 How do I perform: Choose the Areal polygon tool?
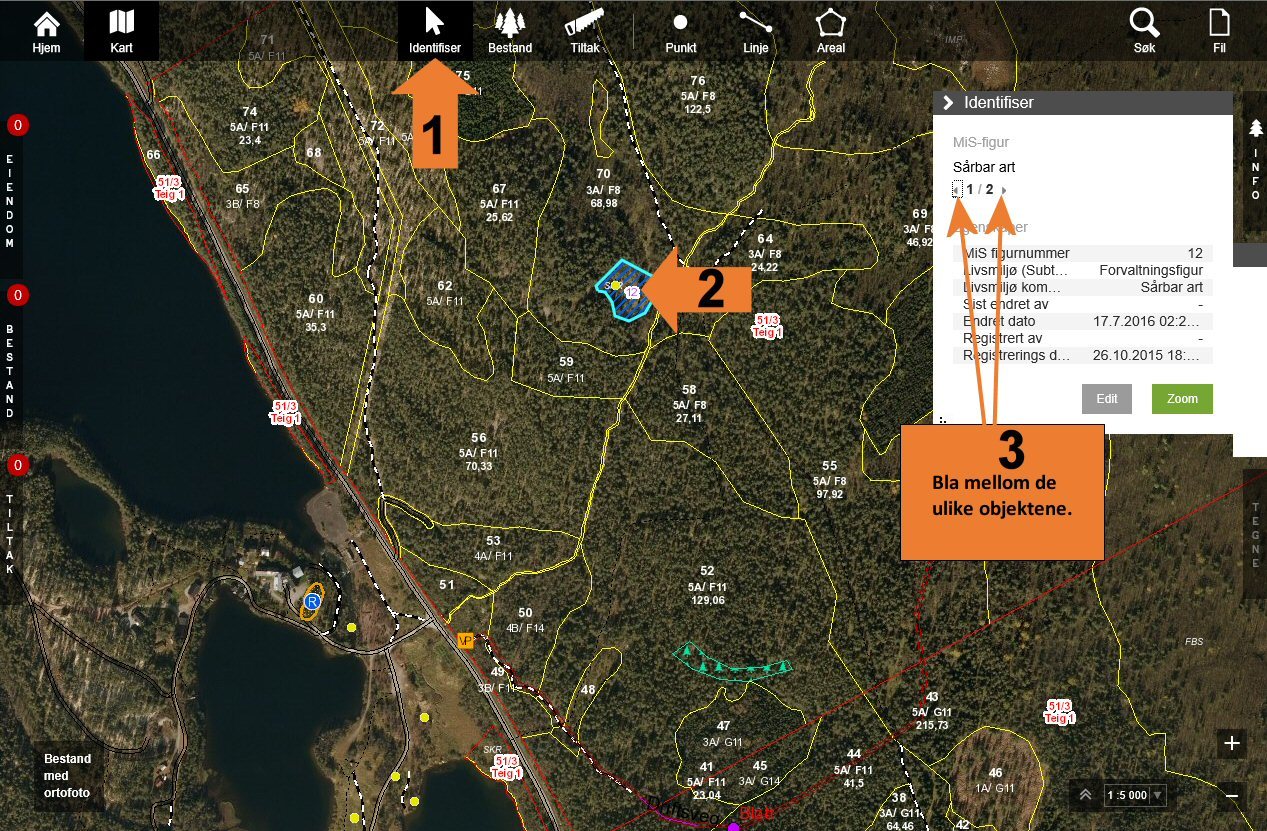tap(831, 30)
